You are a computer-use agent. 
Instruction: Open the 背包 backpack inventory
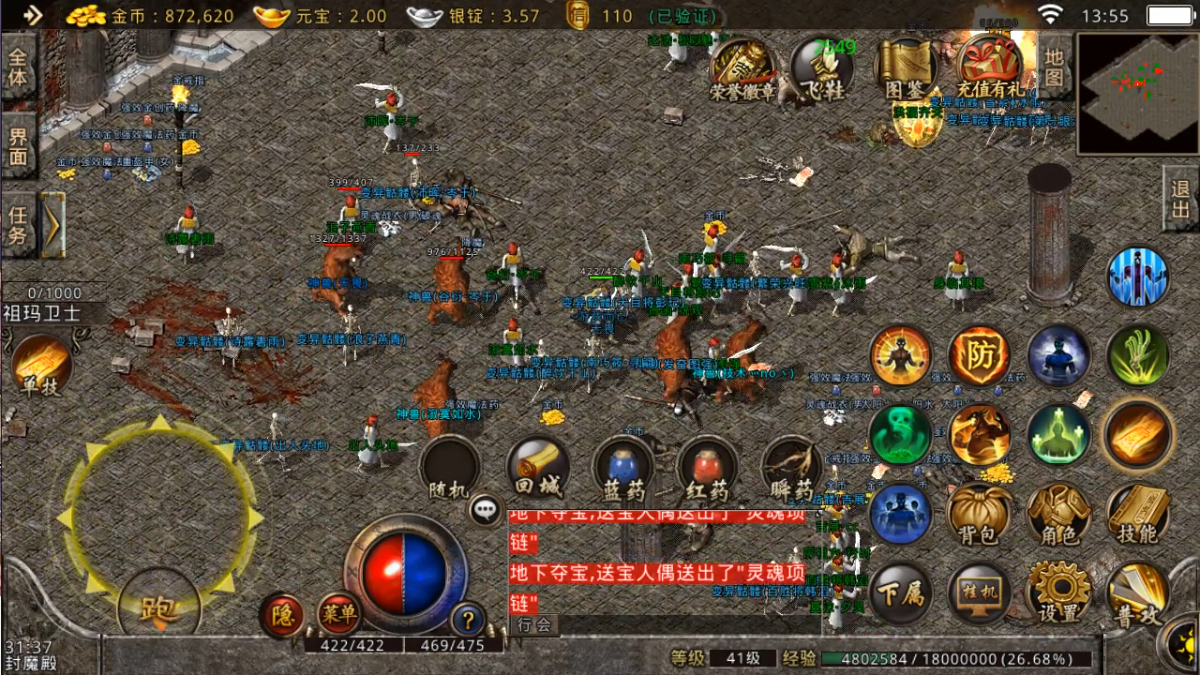tap(979, 515)
